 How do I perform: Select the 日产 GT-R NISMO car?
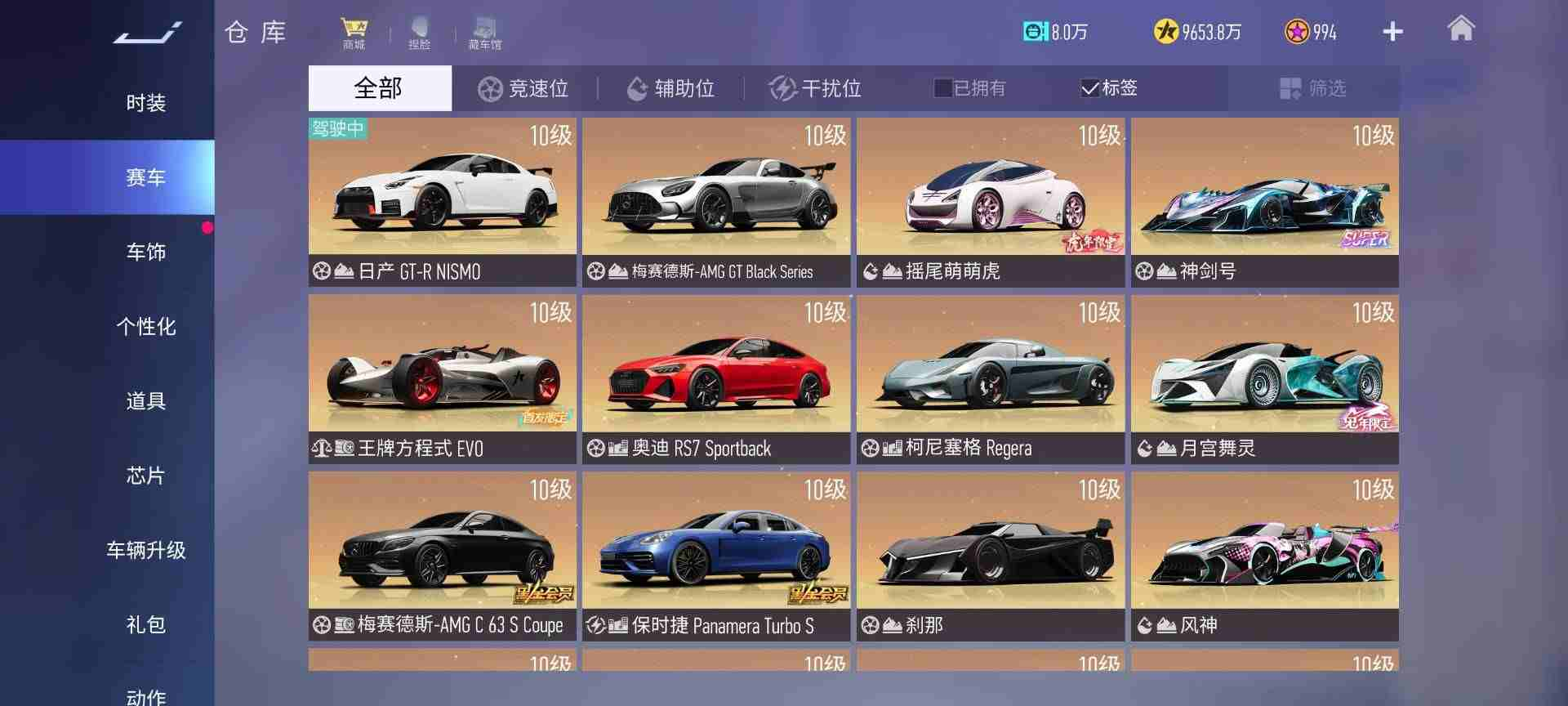tap(442, 201)
